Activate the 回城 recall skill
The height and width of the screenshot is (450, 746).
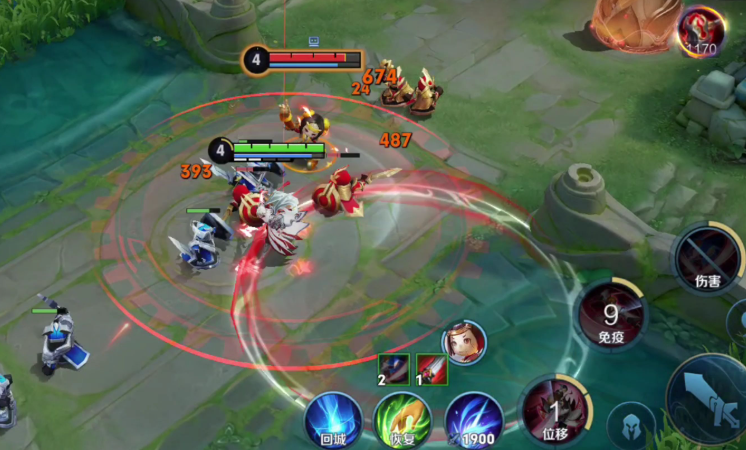(x=333, y=420)
